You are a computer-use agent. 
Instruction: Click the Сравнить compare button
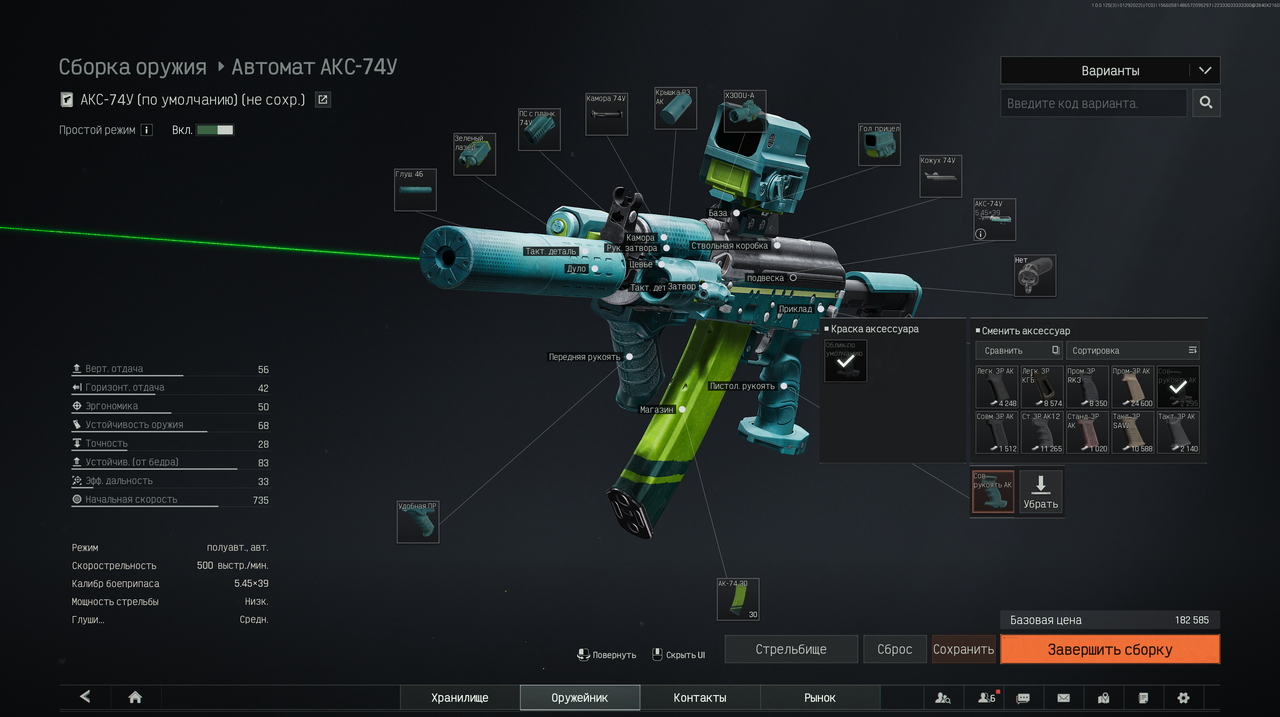tap(1017, 351)
